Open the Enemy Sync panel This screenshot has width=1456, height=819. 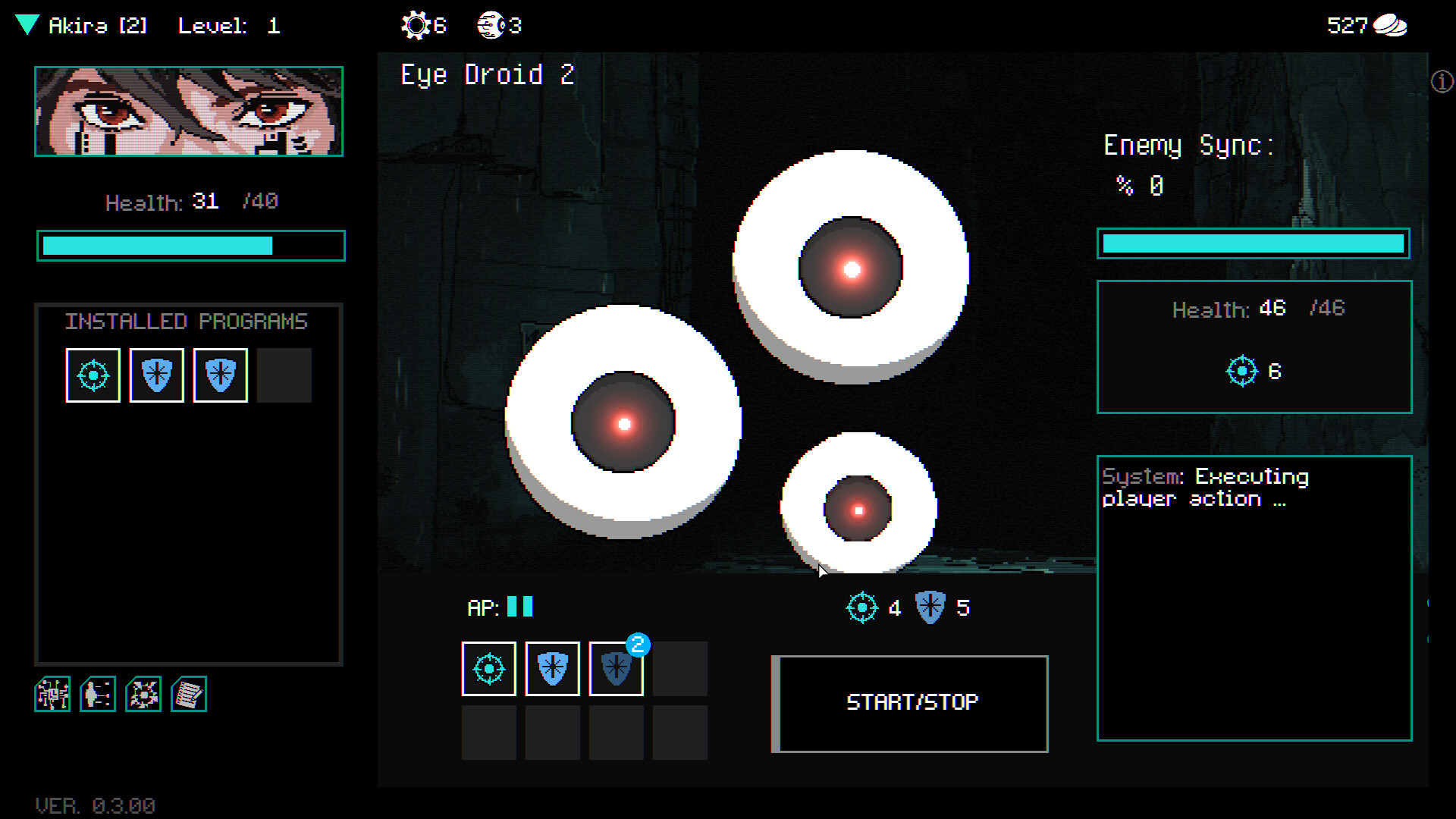click(x=1188, y=146)
